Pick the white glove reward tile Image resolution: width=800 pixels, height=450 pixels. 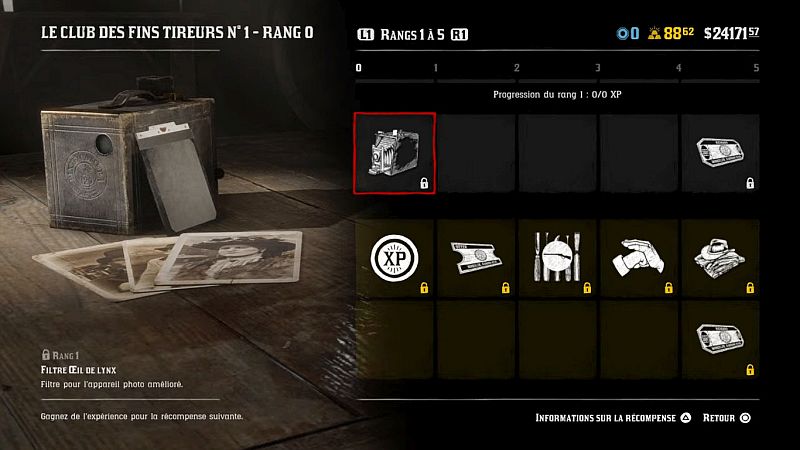pyautogui.click(x=638, y=258)
